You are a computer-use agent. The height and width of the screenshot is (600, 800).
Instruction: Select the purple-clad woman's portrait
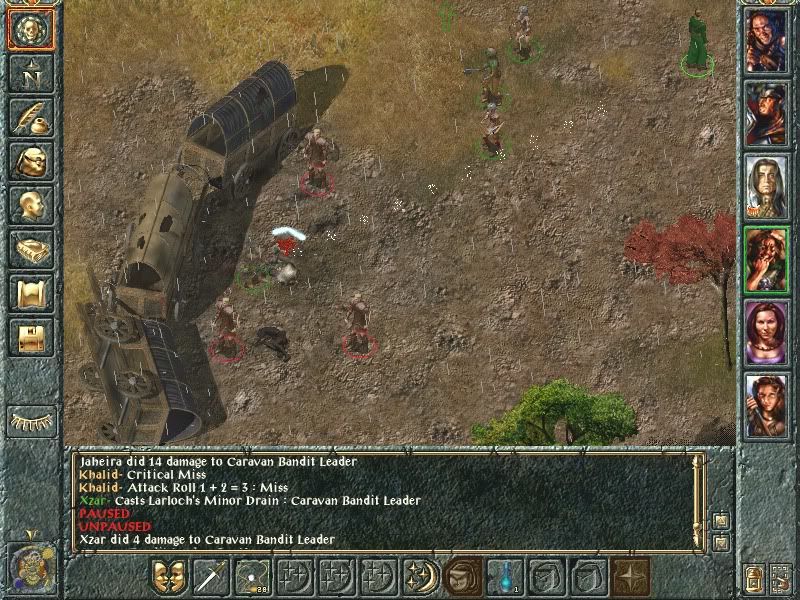[766, 332]
